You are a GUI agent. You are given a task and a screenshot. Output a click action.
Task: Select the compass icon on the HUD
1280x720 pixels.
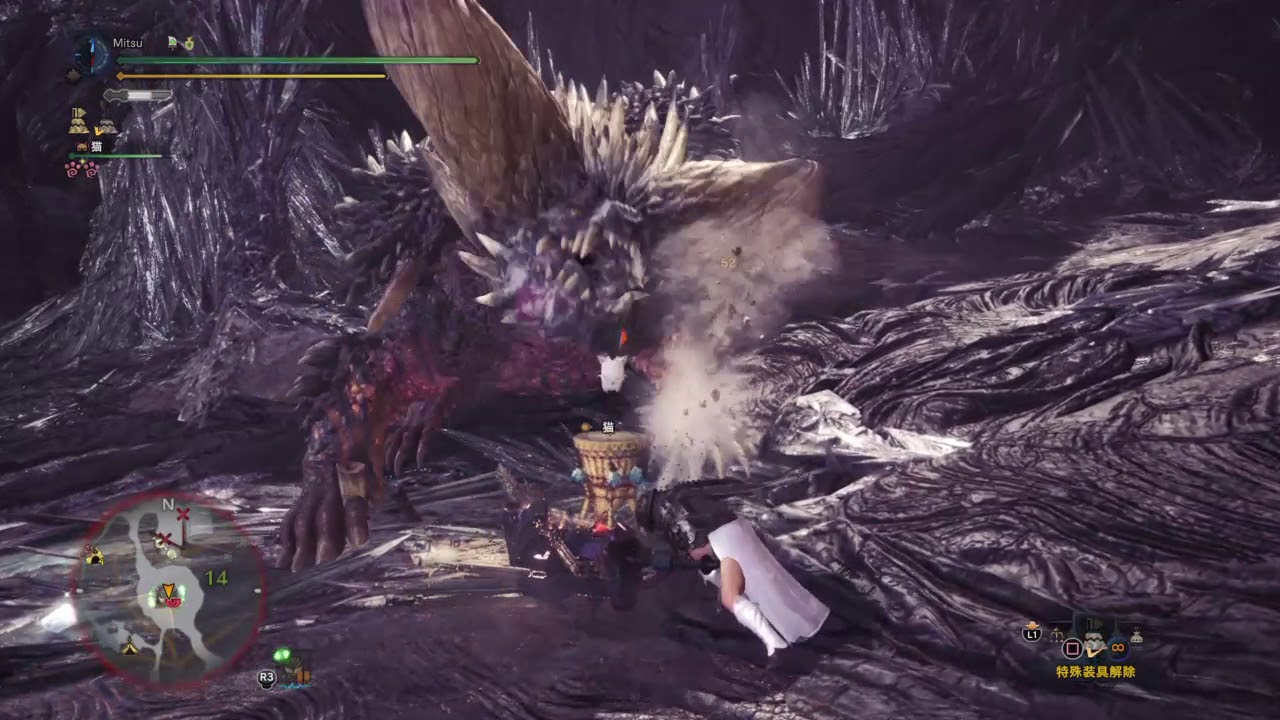(90, 54)
